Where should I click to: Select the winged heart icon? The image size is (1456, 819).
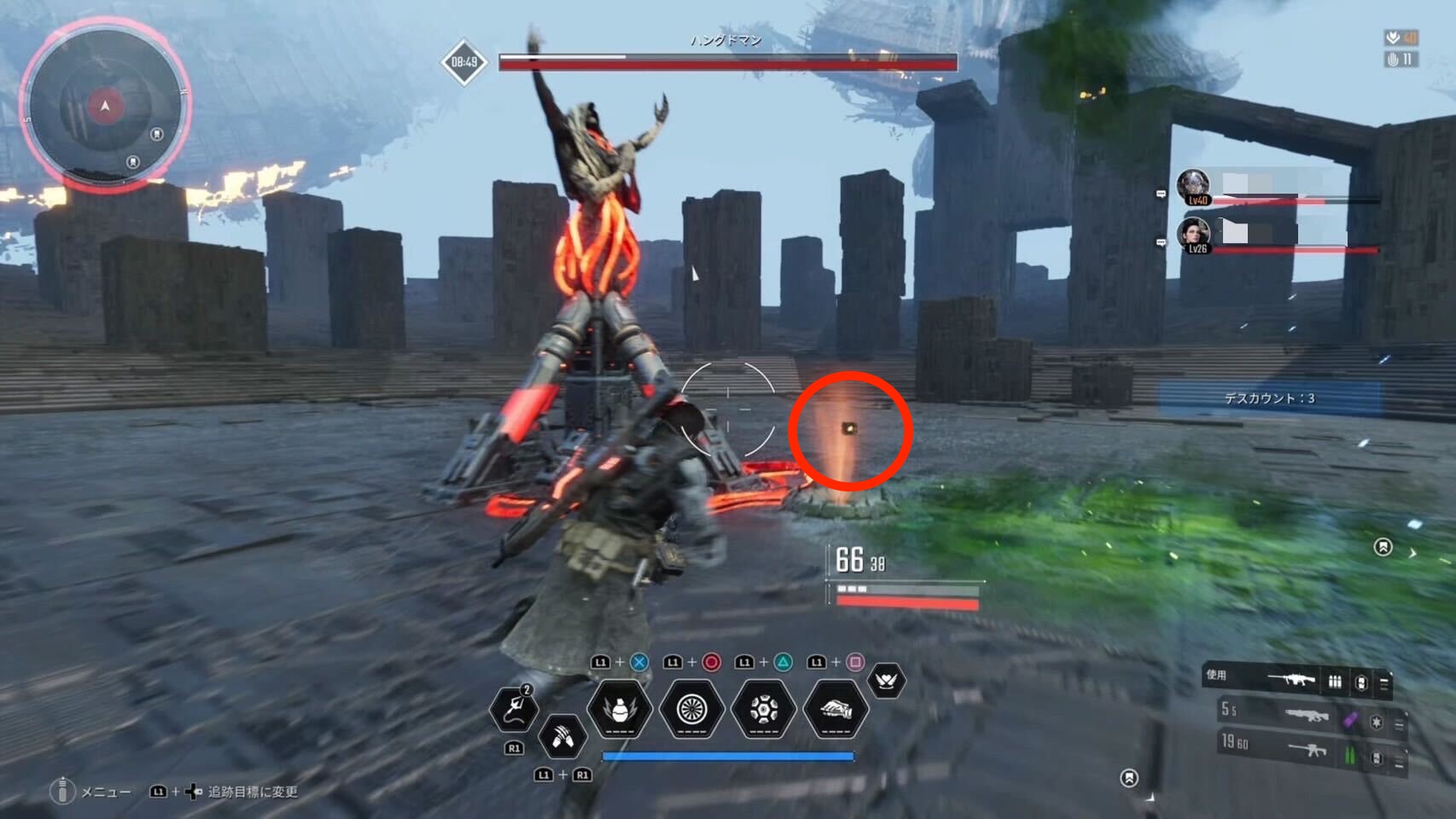pyautogui.click(x=886, y=680)
